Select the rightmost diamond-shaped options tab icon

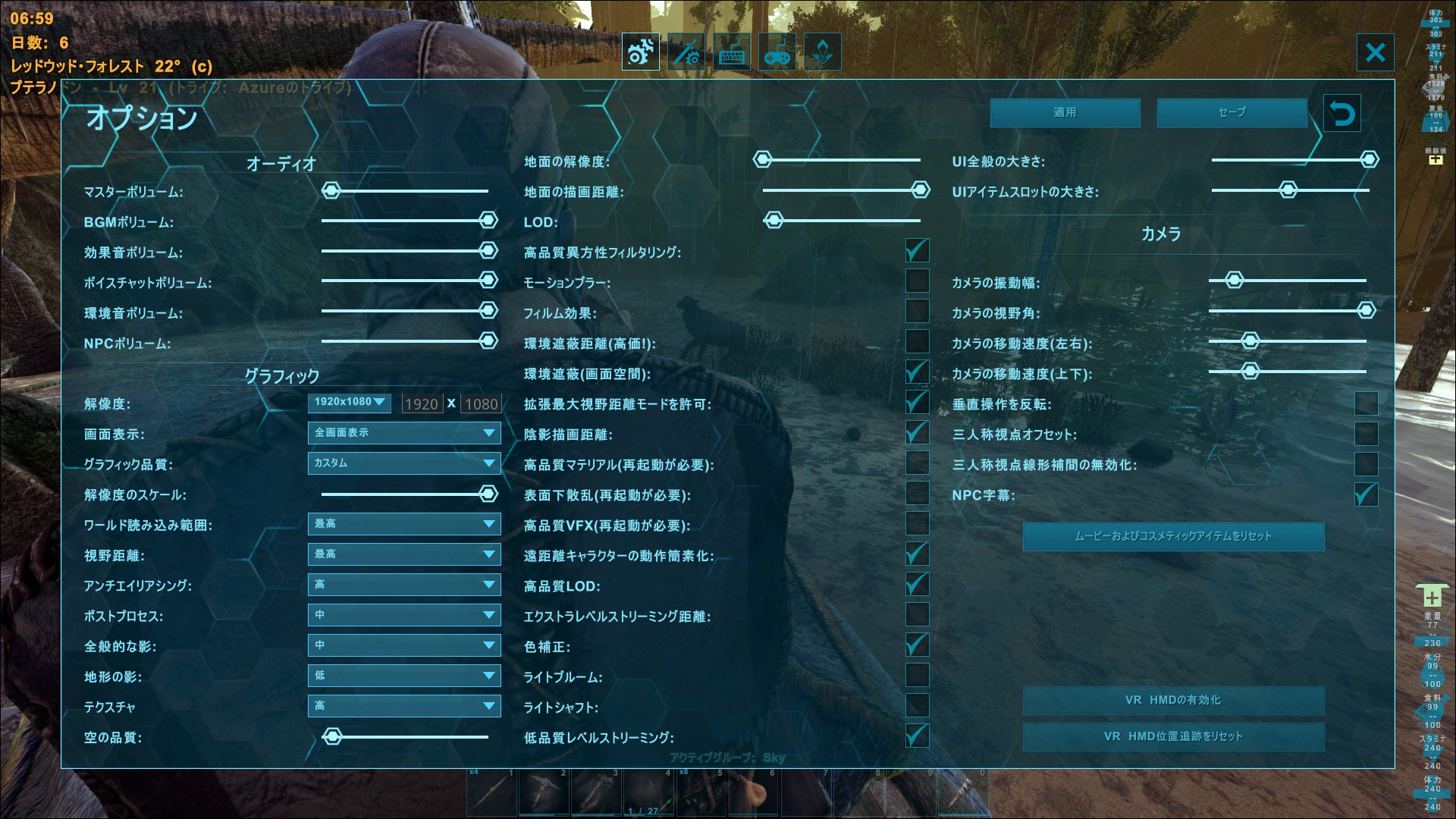(x=822, y=52)
